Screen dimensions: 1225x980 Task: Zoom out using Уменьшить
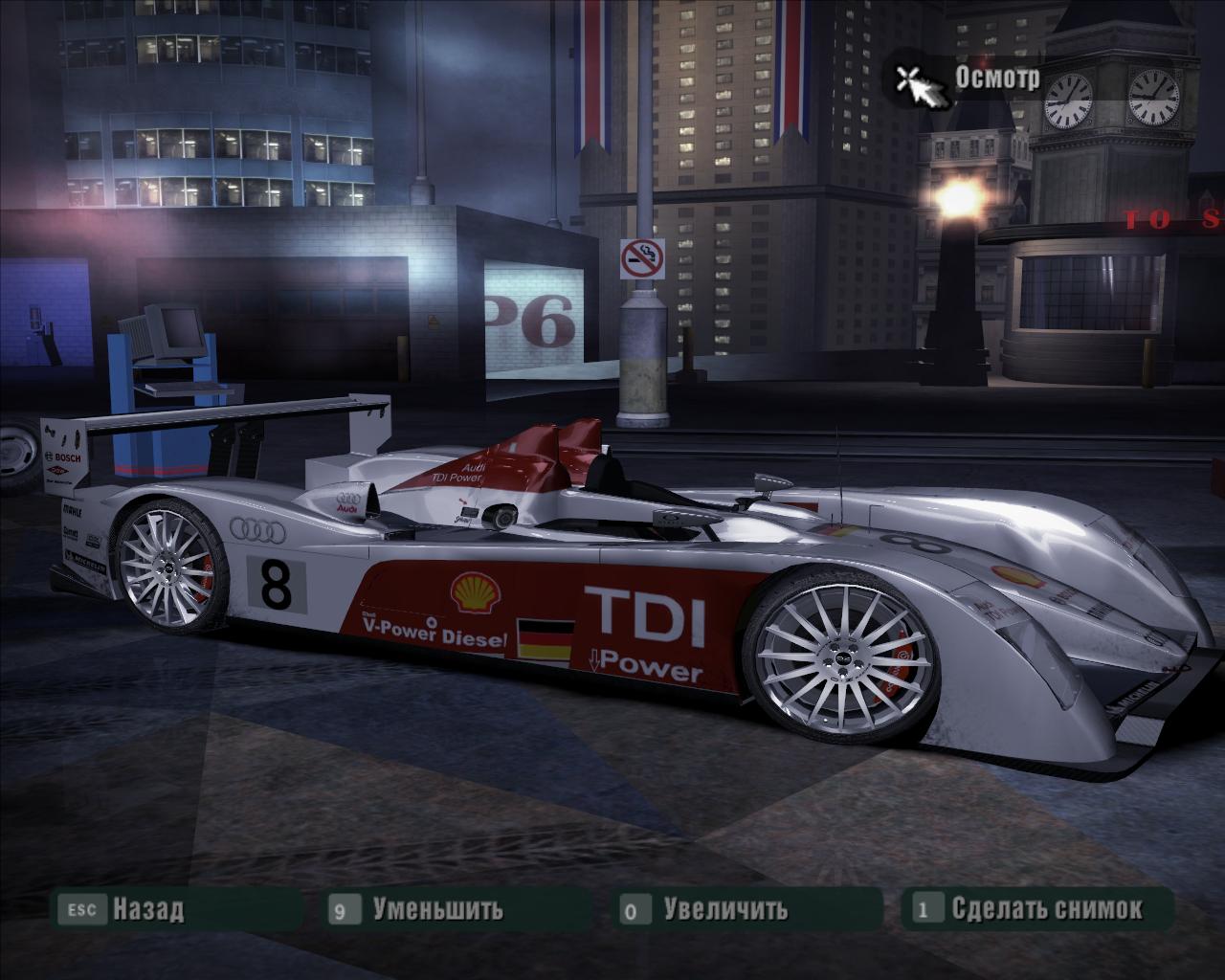pos(436,908)
